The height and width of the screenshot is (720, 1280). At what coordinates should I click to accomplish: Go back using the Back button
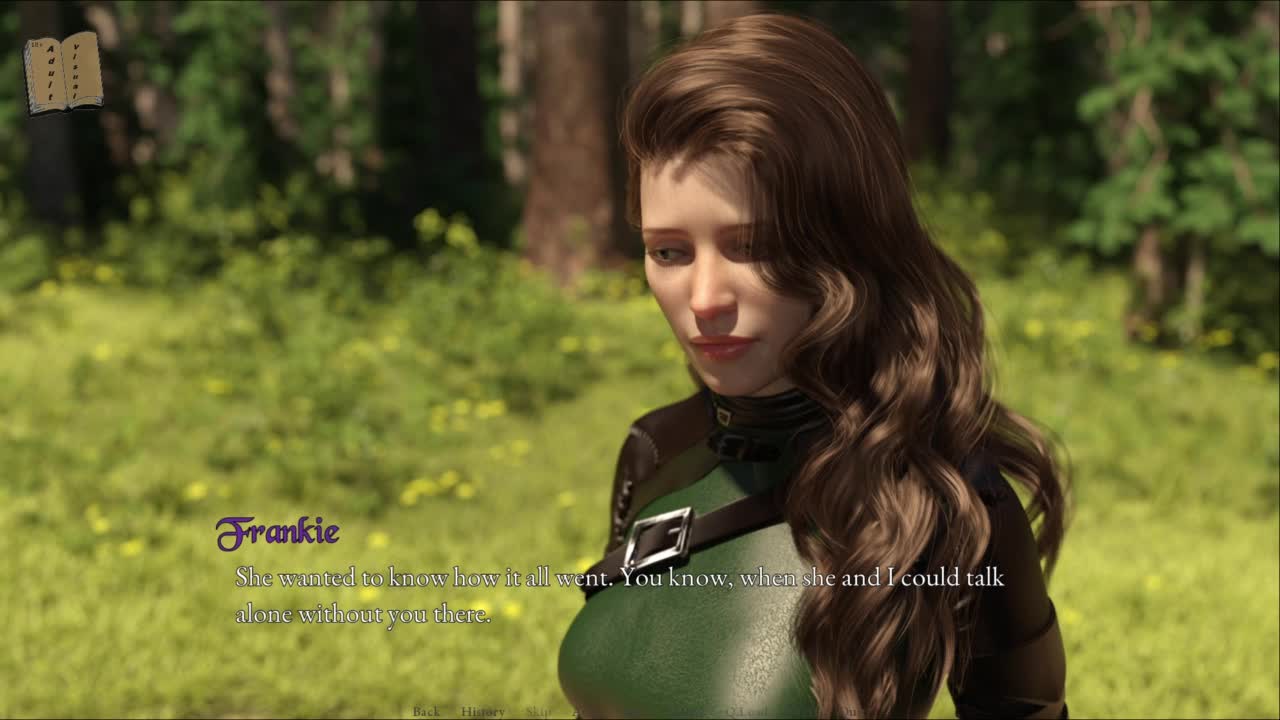[426, 711]
